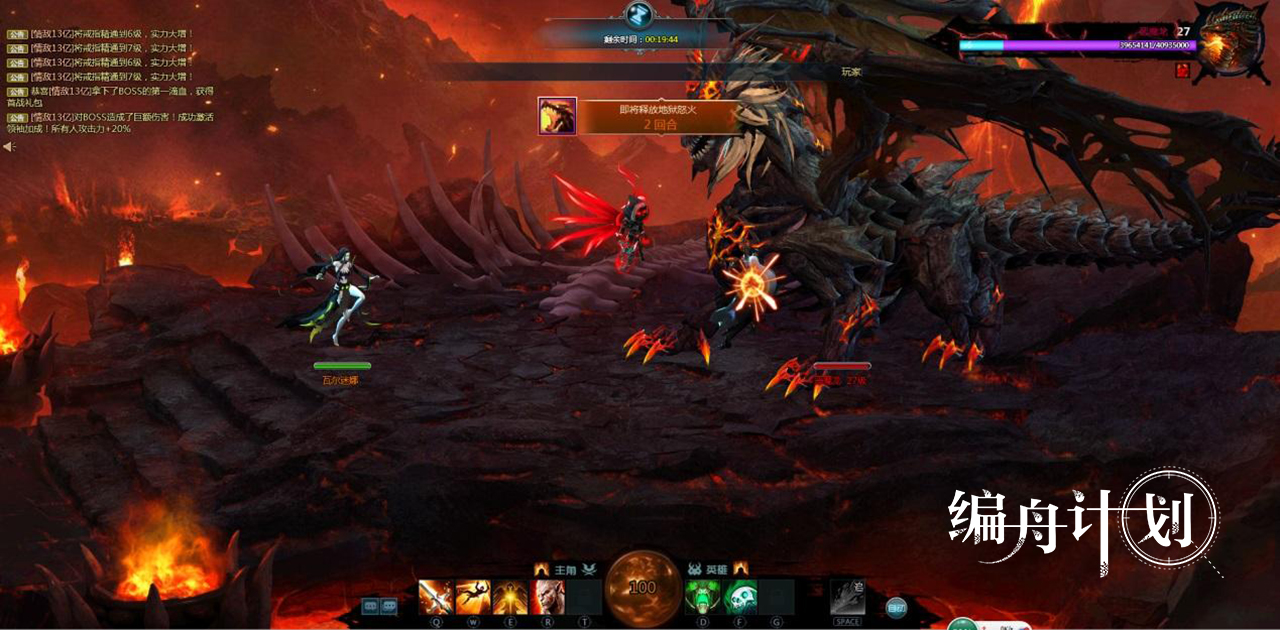Activate the green demon hero skill
Screen dimensions: 1280x630
[702, 597]
